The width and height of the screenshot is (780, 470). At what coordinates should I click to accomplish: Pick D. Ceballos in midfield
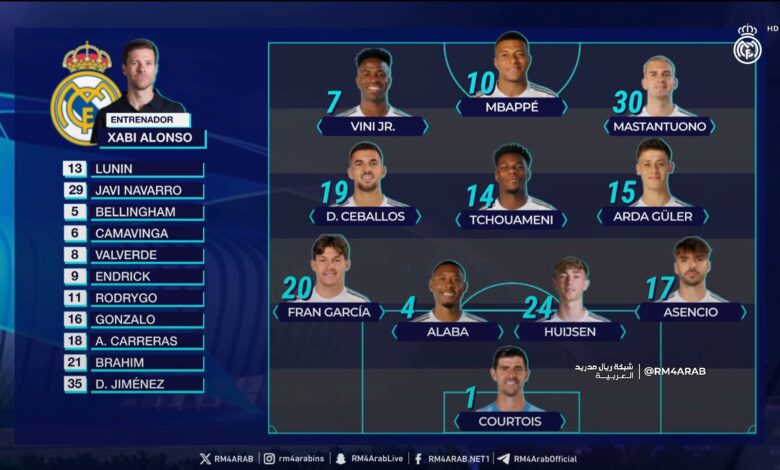365,216
